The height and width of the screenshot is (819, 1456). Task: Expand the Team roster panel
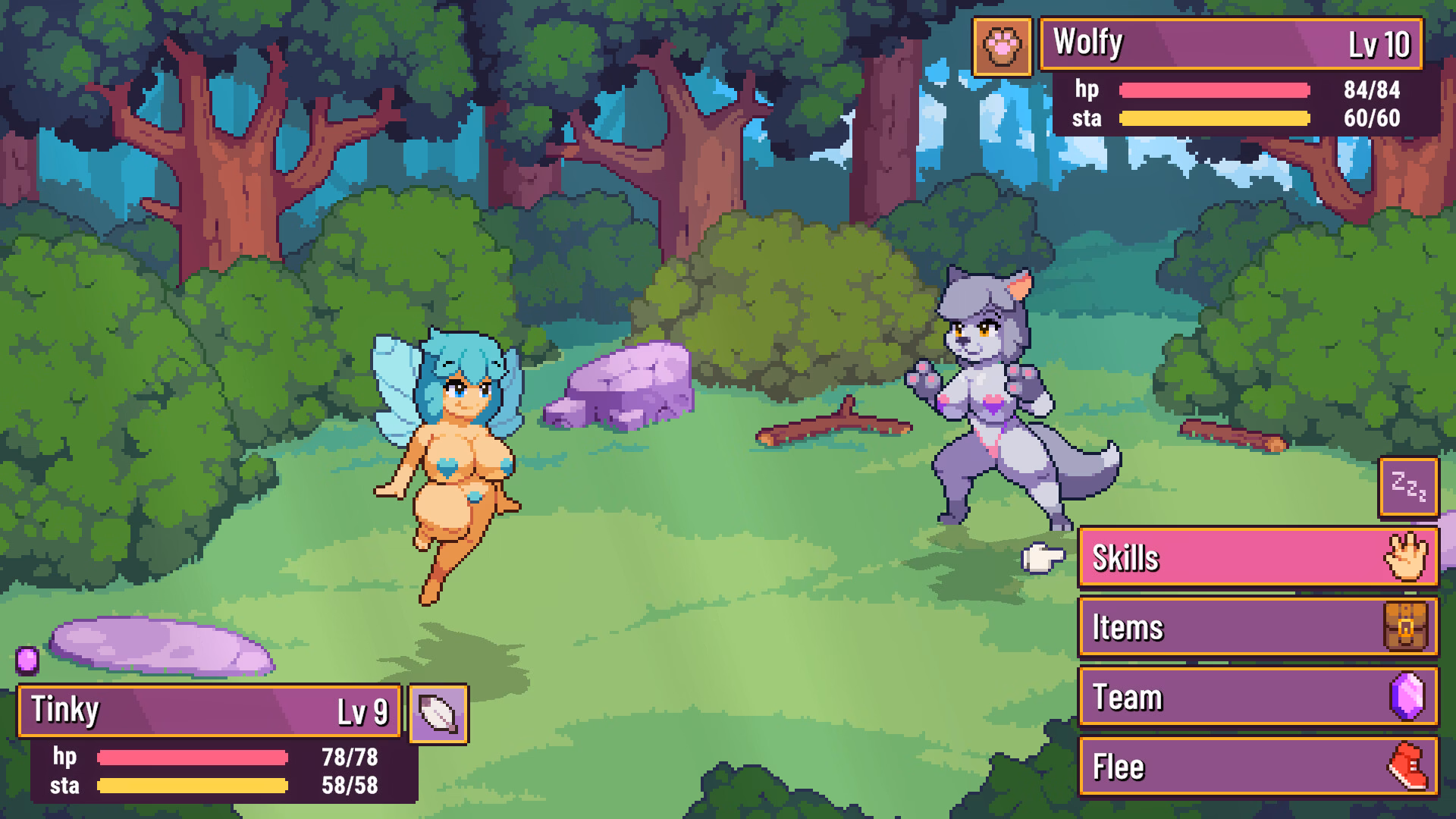pyautogui.click(x=1259, y=697)
